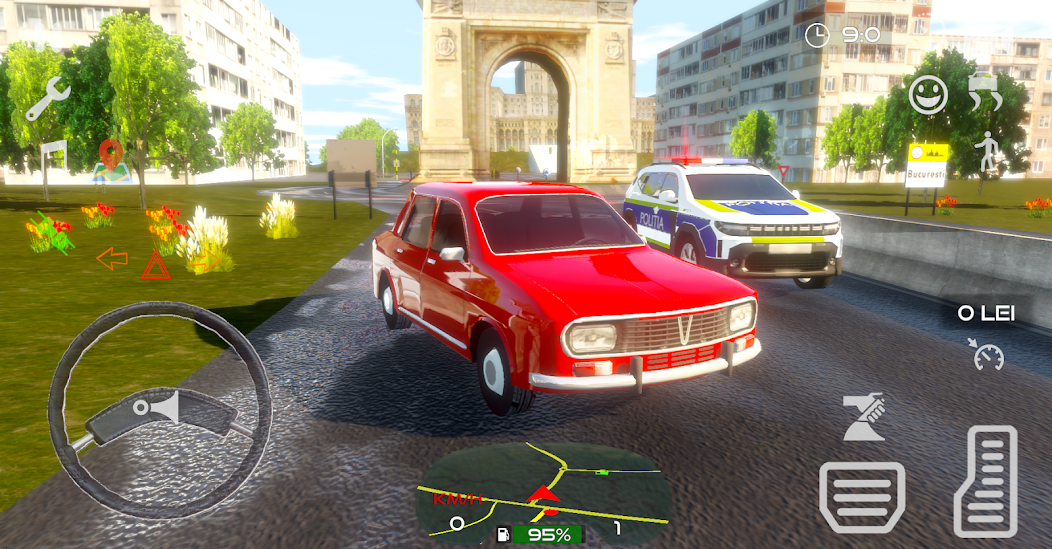Turn on the hazard lights triangle
Screen dimensions: 1052x549
155,265
